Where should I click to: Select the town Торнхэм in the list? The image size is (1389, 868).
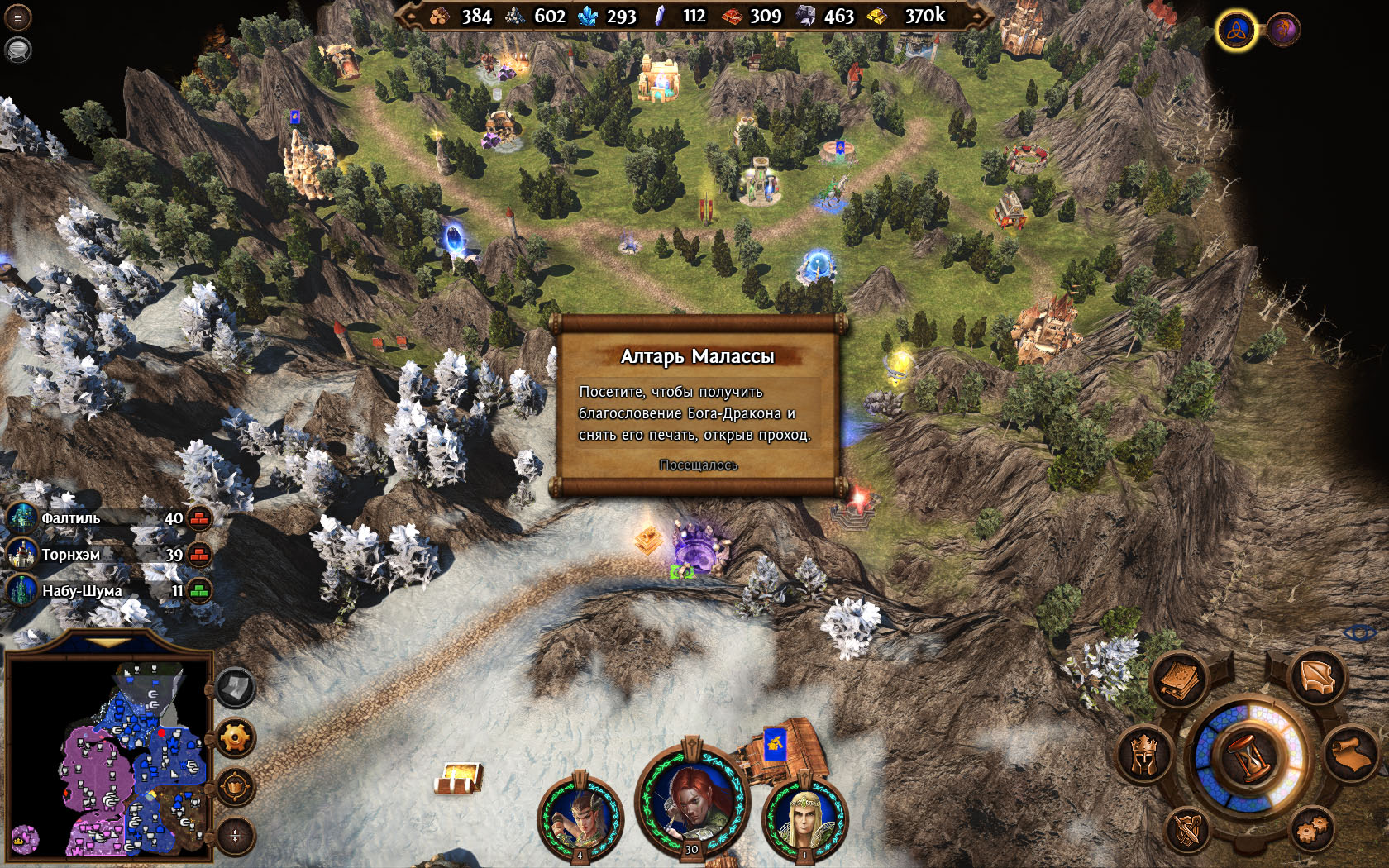[x=71, y=555]
